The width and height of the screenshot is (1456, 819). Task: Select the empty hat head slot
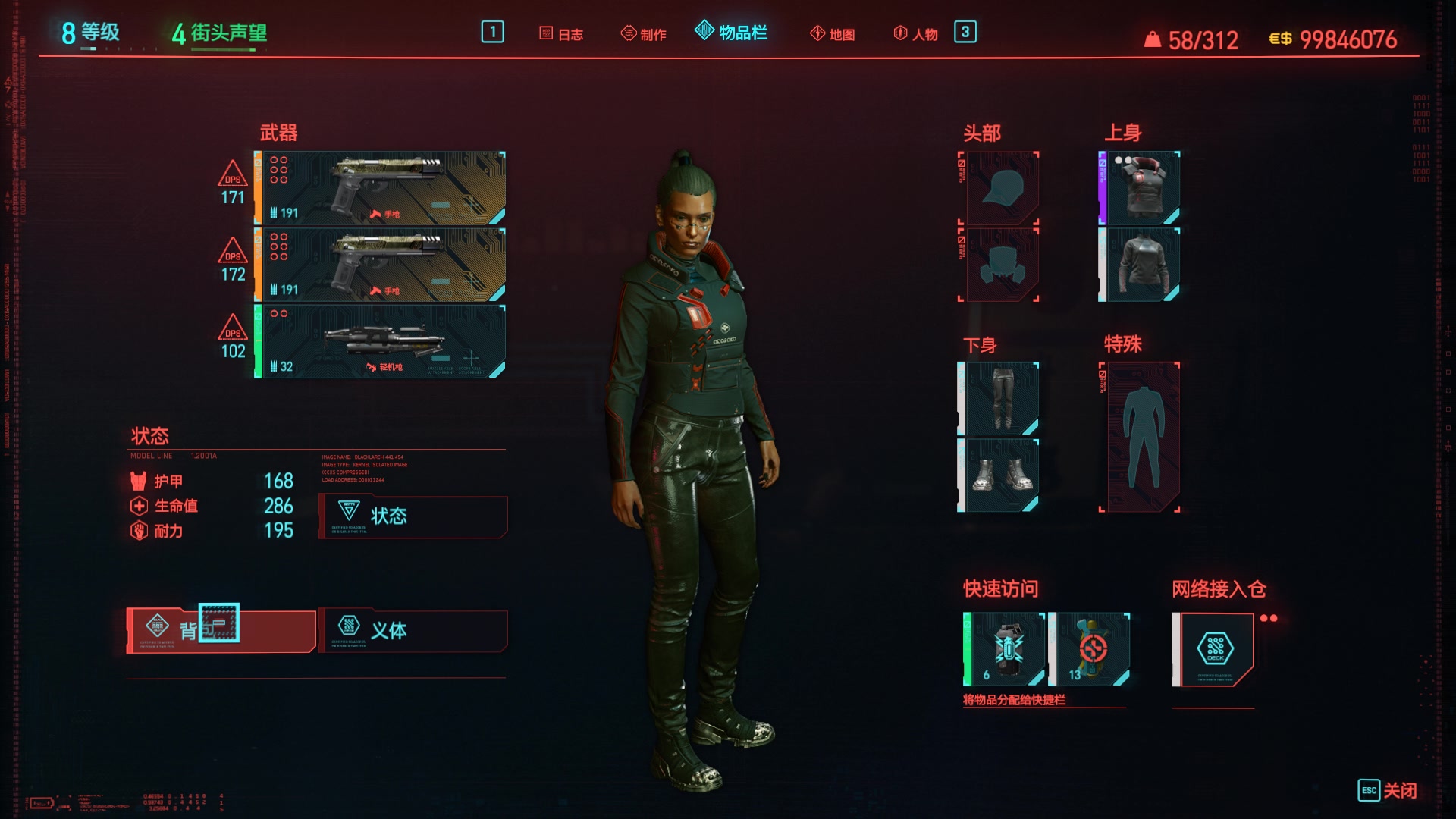[1001, 187]
